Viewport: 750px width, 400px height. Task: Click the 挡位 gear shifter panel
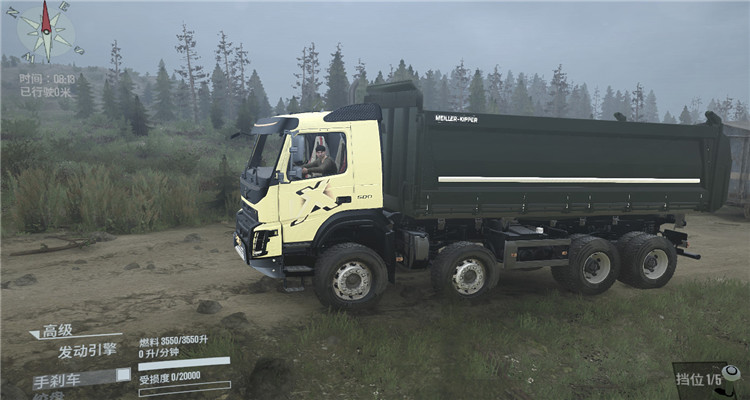tap(707, 380)
